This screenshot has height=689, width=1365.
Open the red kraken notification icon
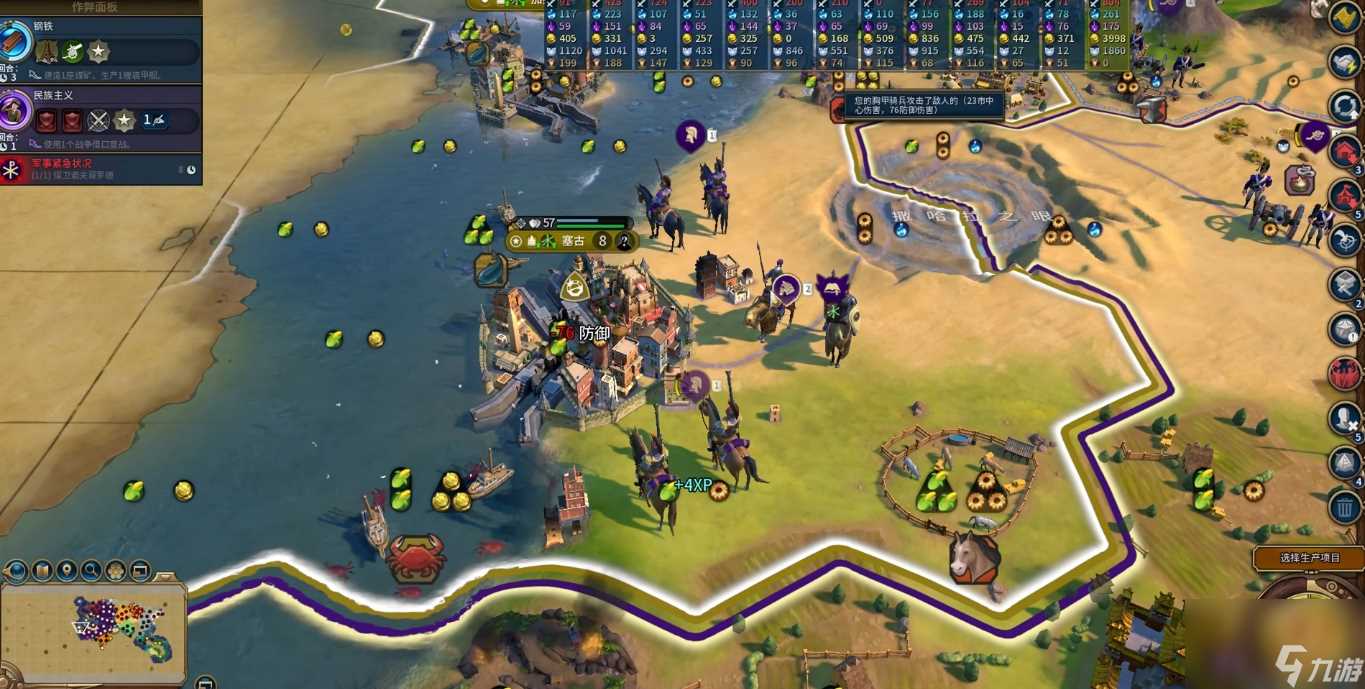click(x=1346, y=374)
